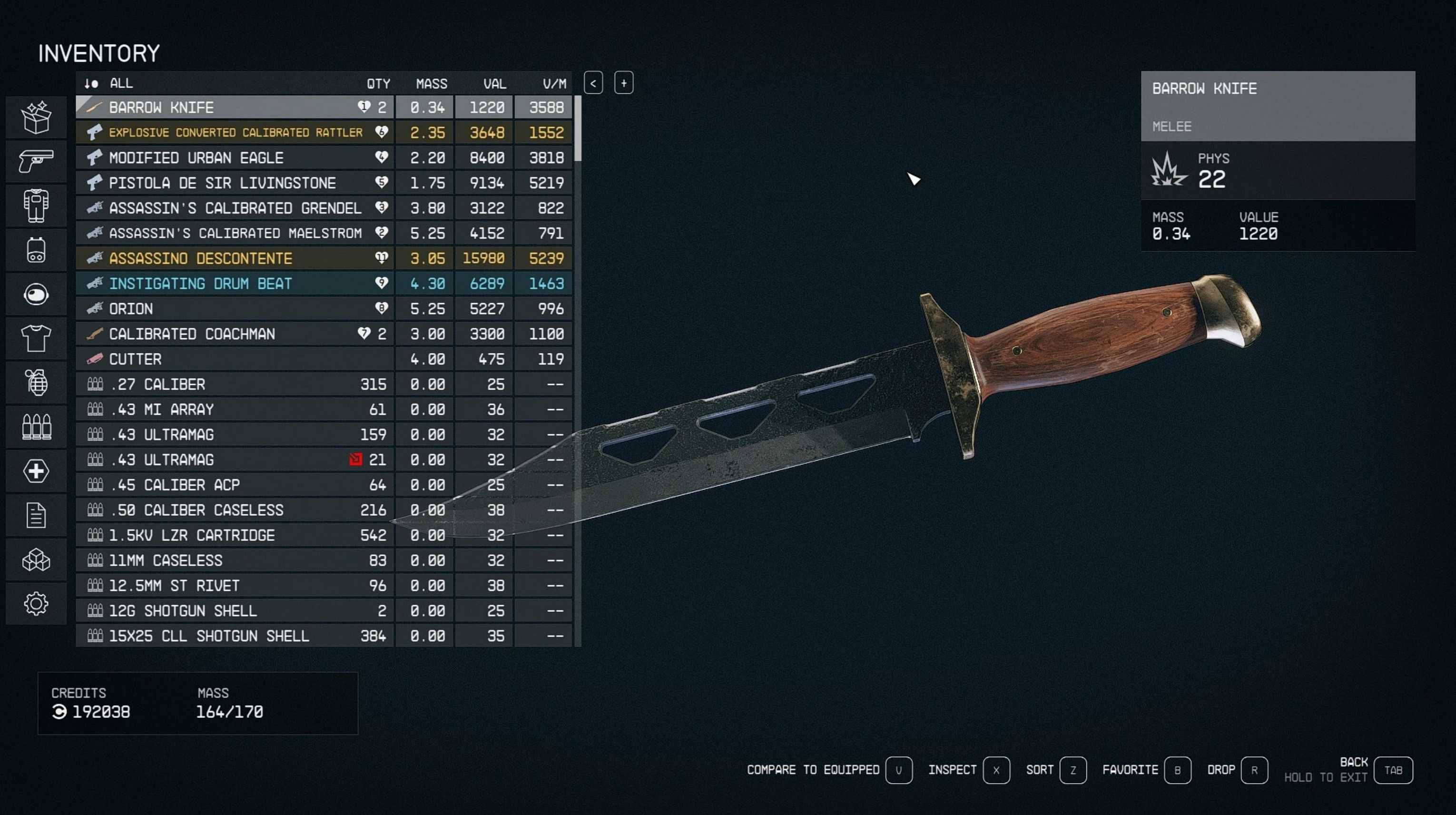Open the Aid medical cross category

tap(36, 471)
